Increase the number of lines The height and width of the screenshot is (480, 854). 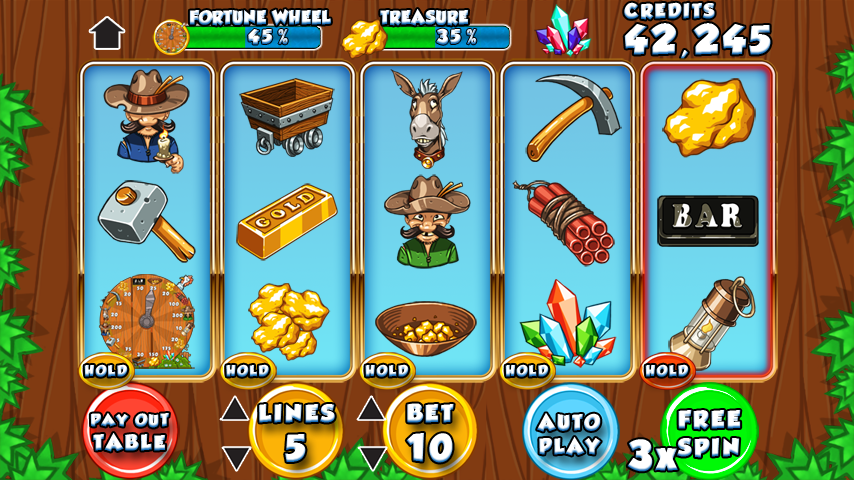235,408
